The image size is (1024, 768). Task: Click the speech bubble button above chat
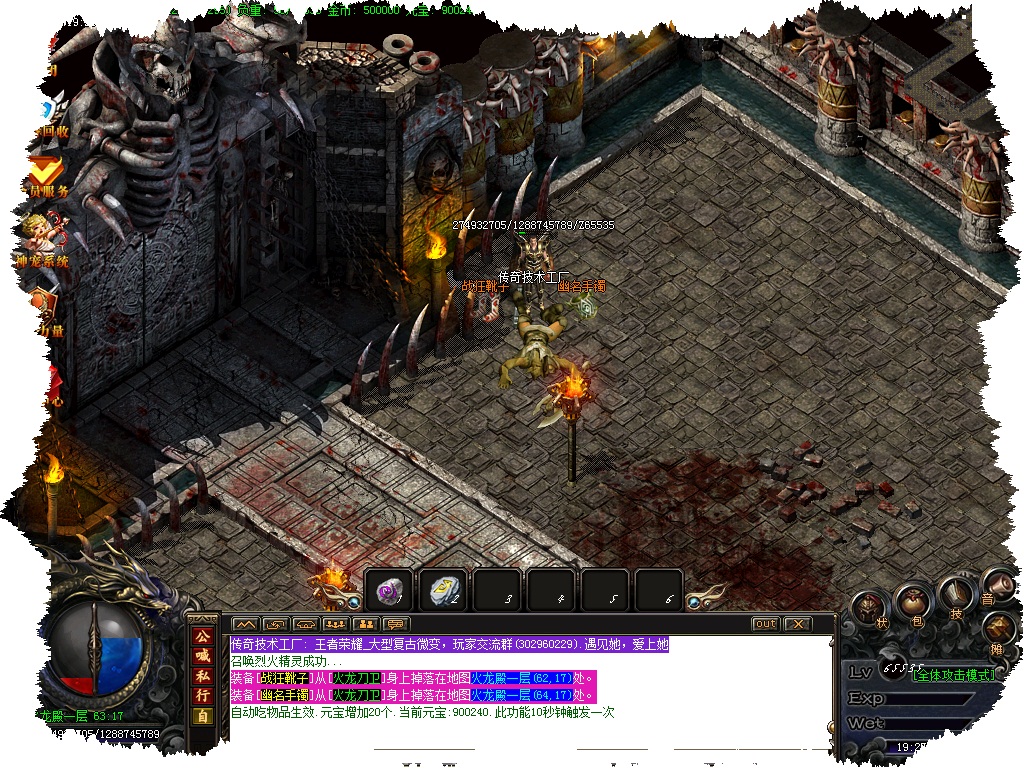pos(394,624)
